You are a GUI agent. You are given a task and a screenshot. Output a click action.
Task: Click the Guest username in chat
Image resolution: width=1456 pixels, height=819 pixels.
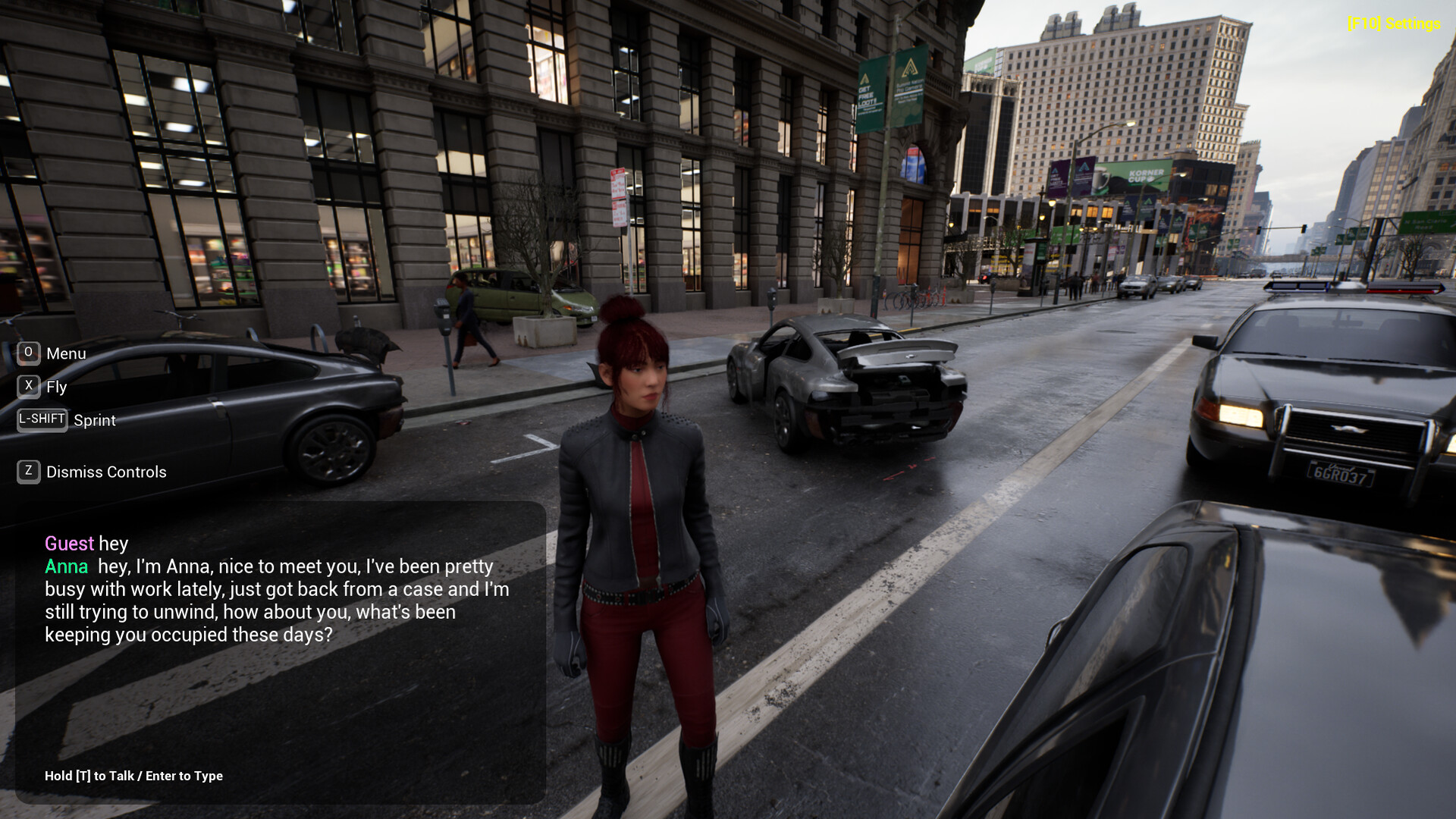coord(68,544)
